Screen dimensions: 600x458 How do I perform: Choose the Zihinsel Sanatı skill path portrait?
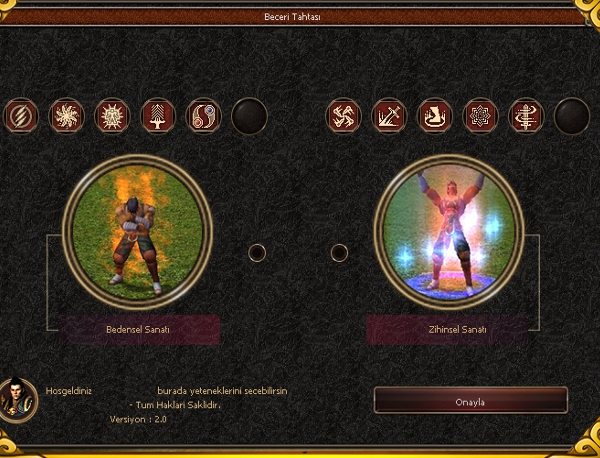point(448,231)
